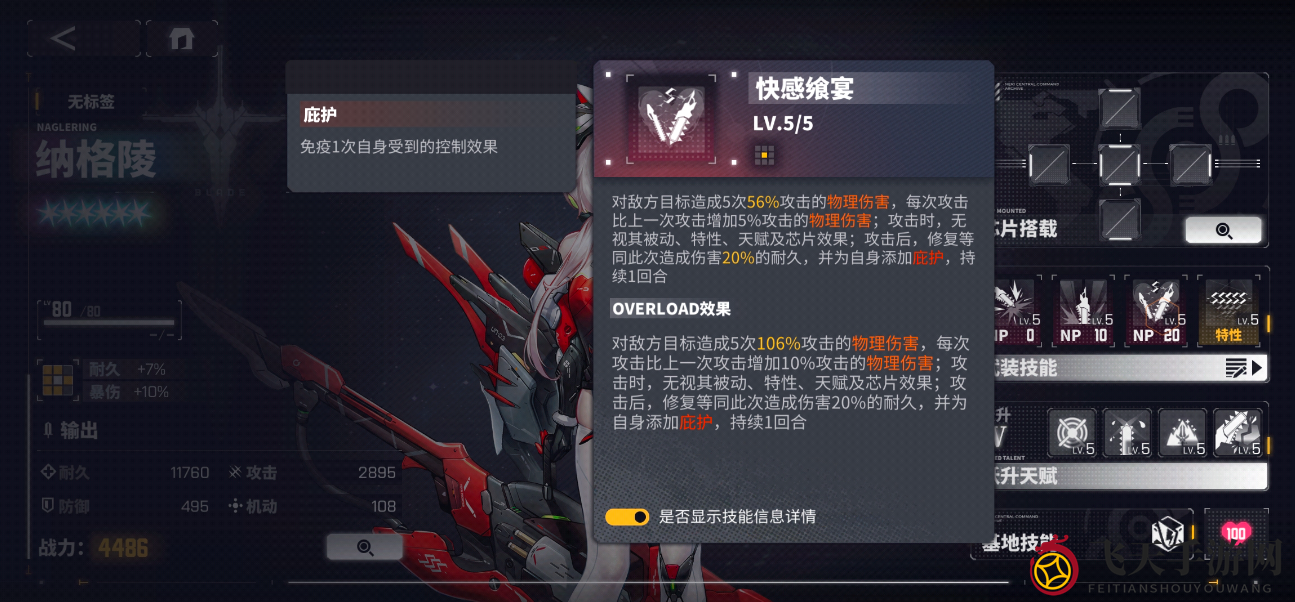Select the NP 0 skill icon

coord(1017,311)
